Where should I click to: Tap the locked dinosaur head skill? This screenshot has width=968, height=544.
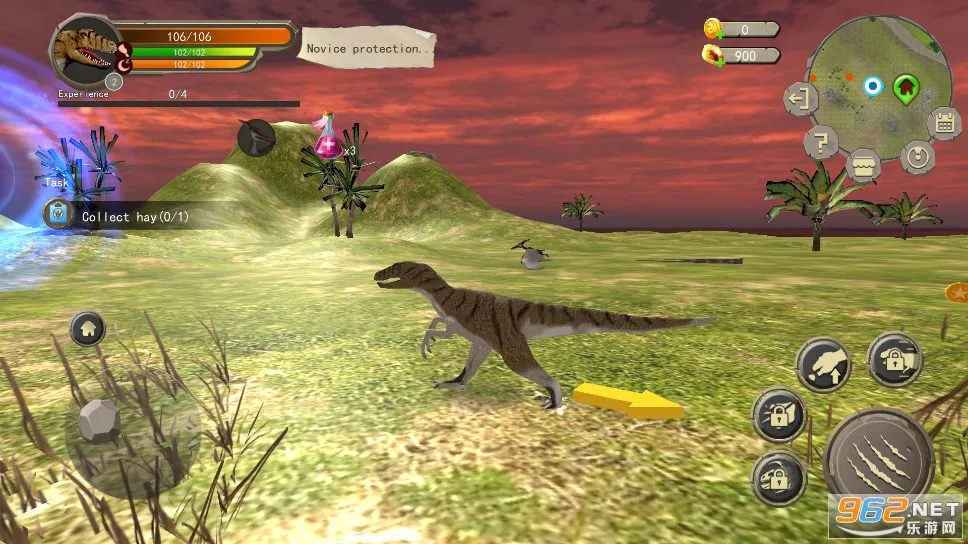pos(779,477)
